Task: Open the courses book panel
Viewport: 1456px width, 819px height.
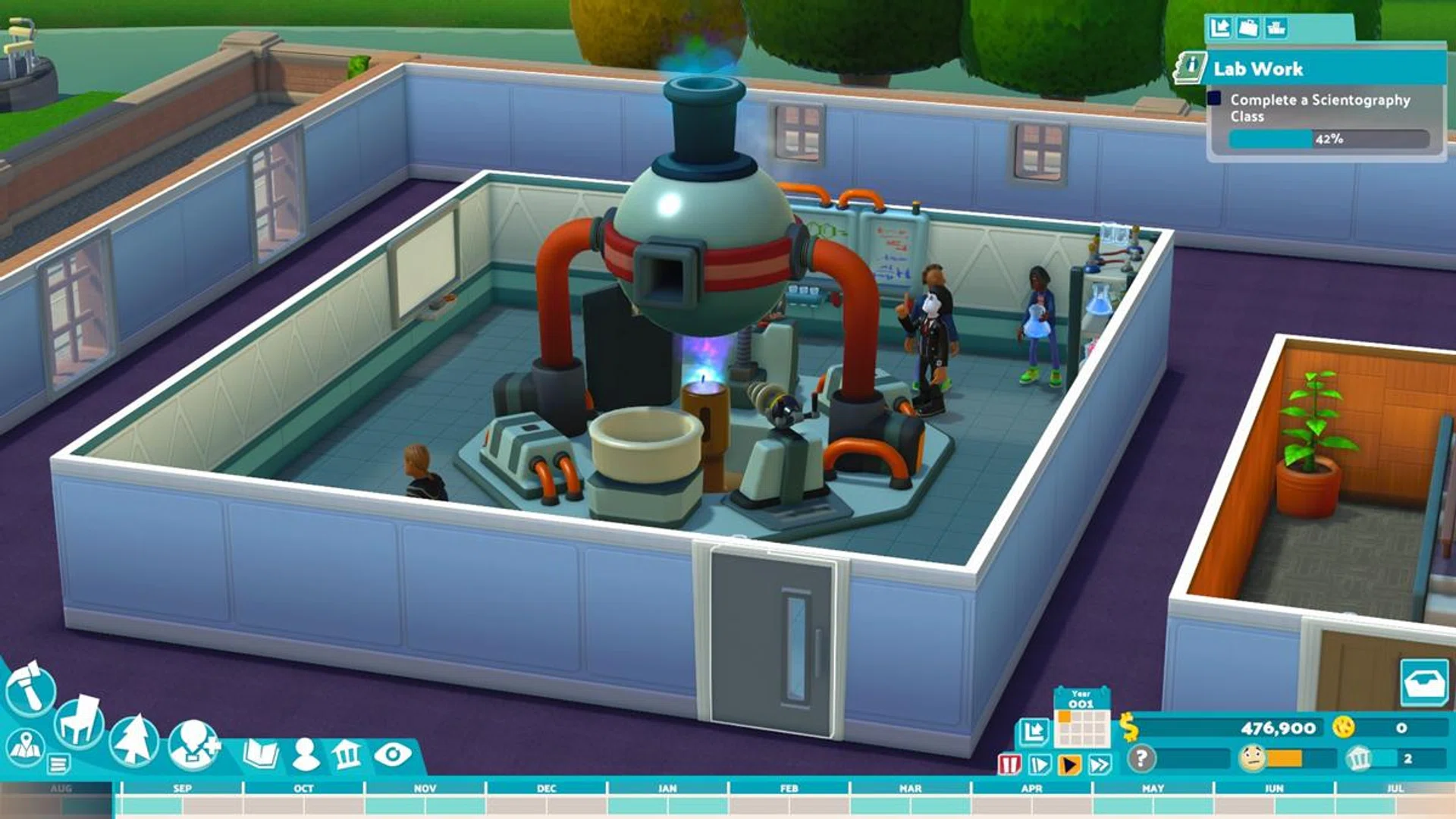Action: coord(261,753)
